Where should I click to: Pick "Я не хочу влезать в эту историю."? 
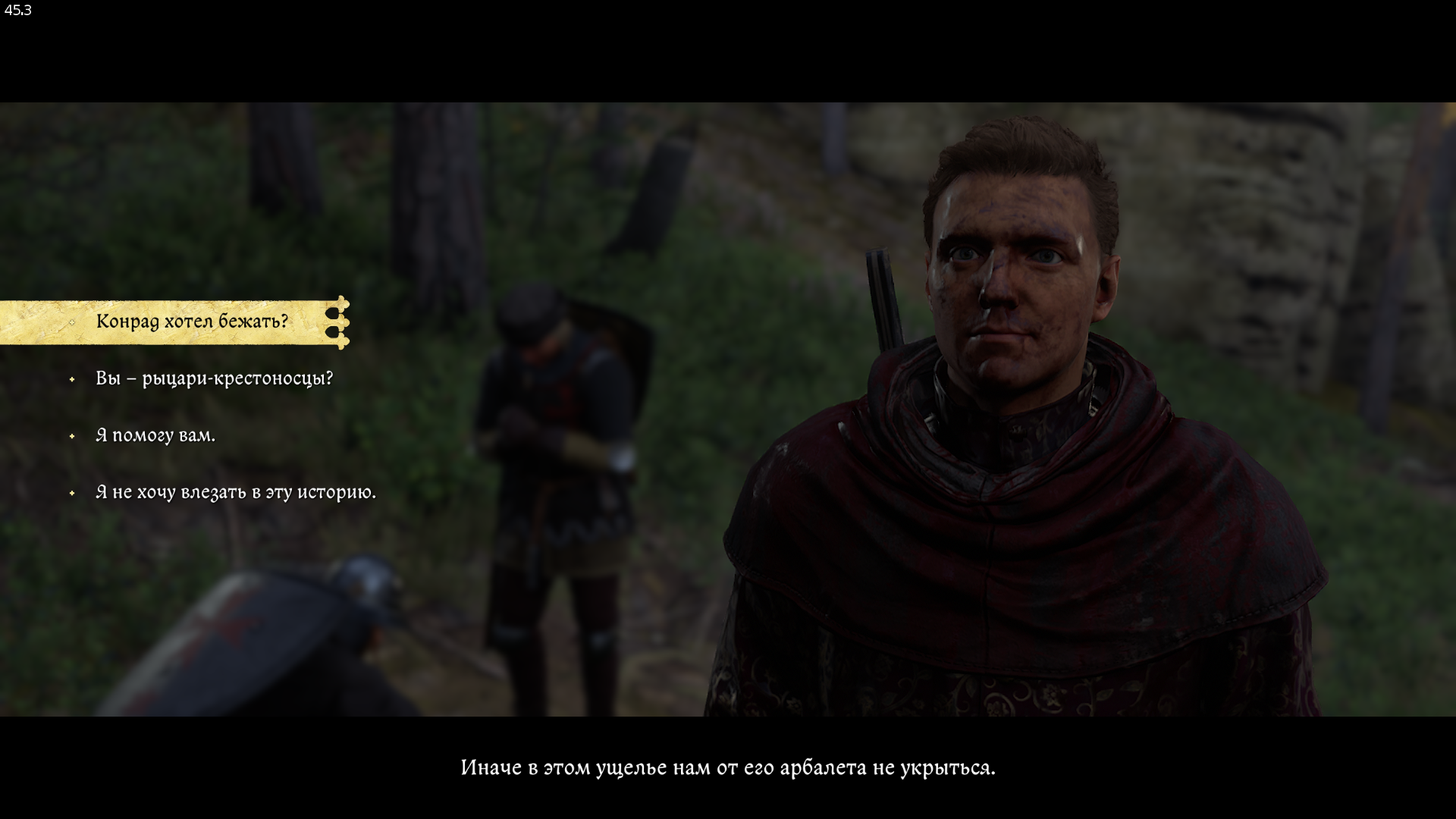click(235, 492)
